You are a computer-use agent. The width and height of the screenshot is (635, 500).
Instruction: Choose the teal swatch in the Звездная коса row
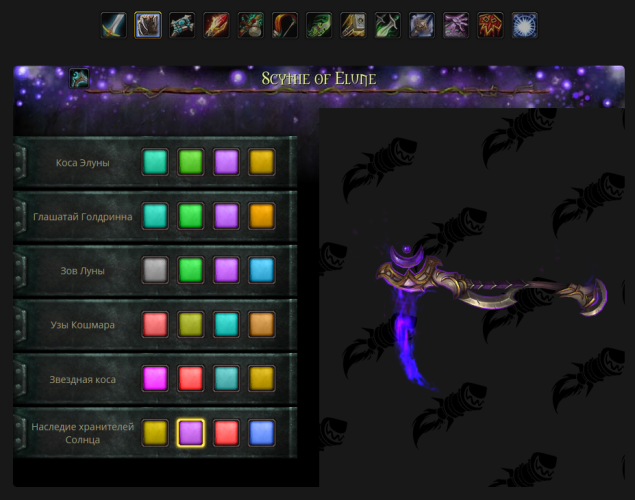226,378
